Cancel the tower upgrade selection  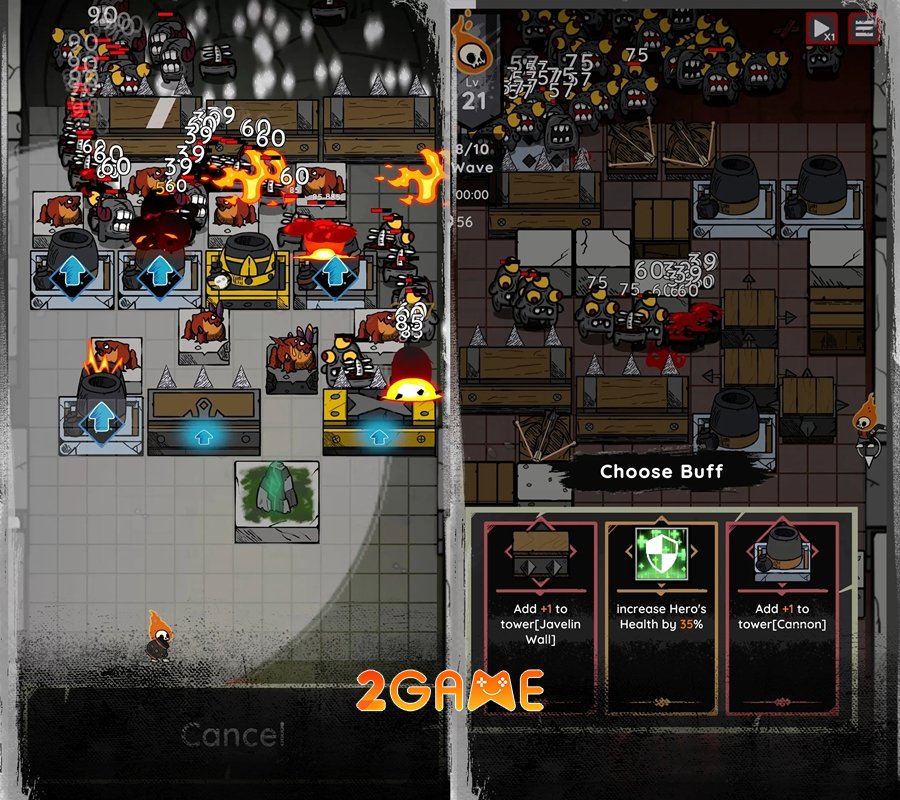[233, 735]
